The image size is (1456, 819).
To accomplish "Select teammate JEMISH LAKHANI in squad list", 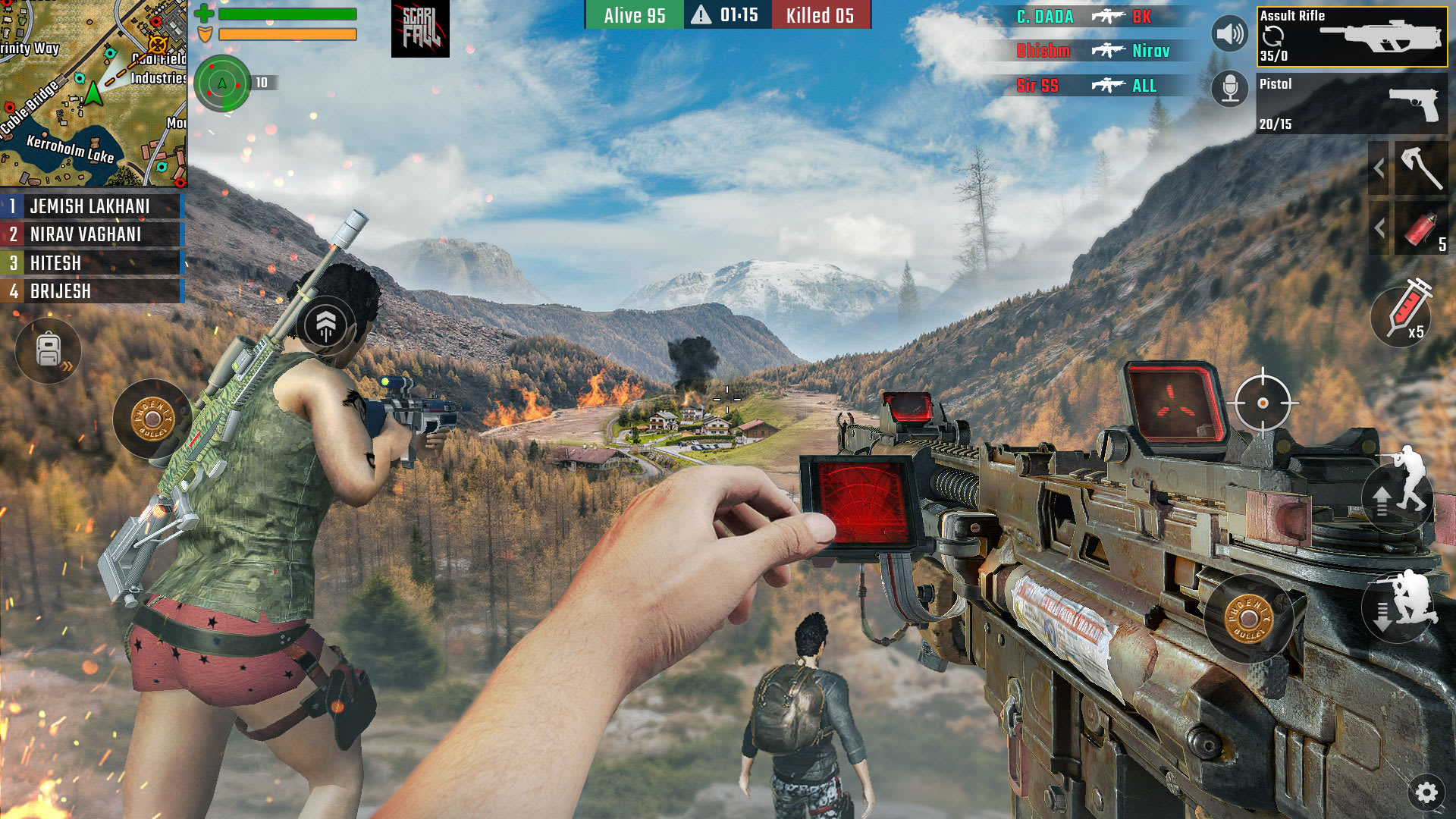I will pos(91,206).
